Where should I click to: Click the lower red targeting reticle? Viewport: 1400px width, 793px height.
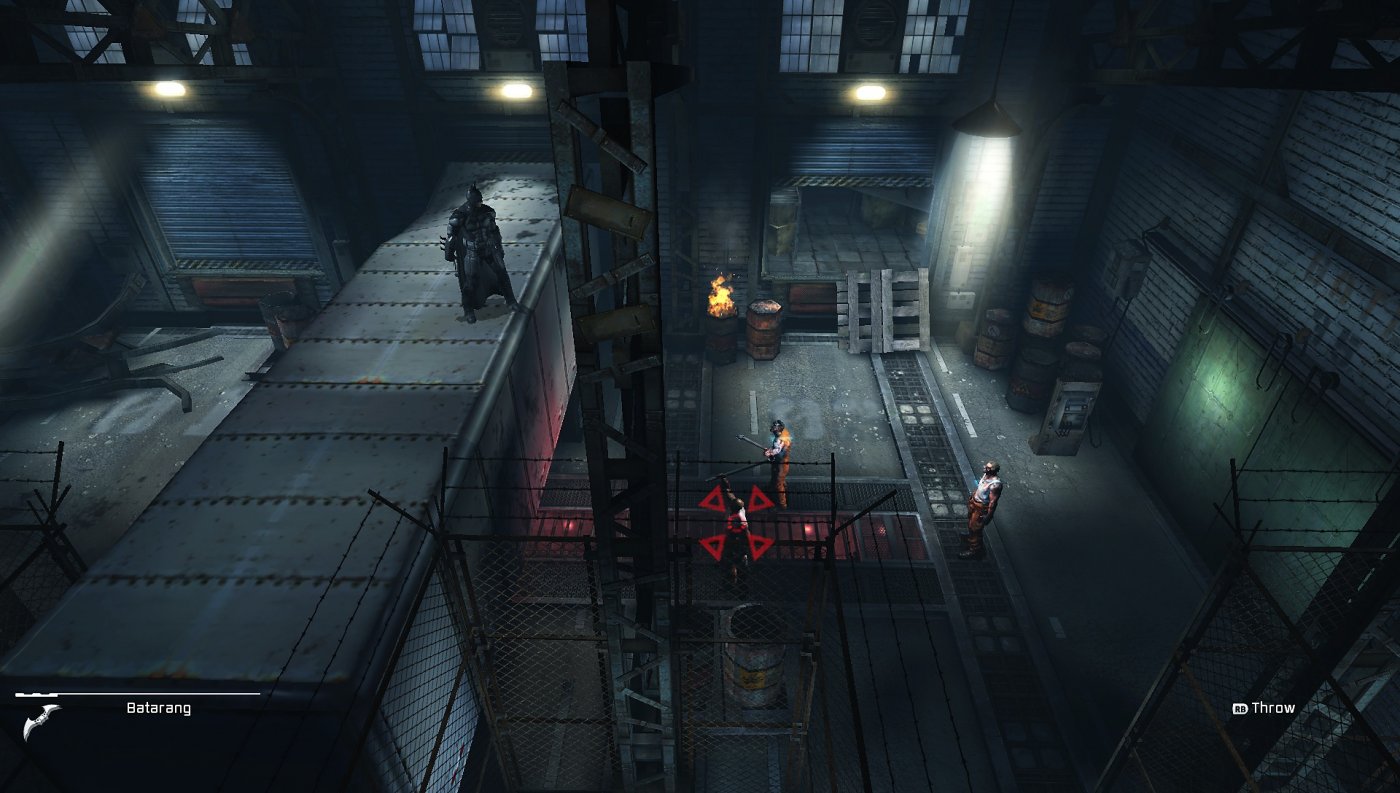(736, 546)
